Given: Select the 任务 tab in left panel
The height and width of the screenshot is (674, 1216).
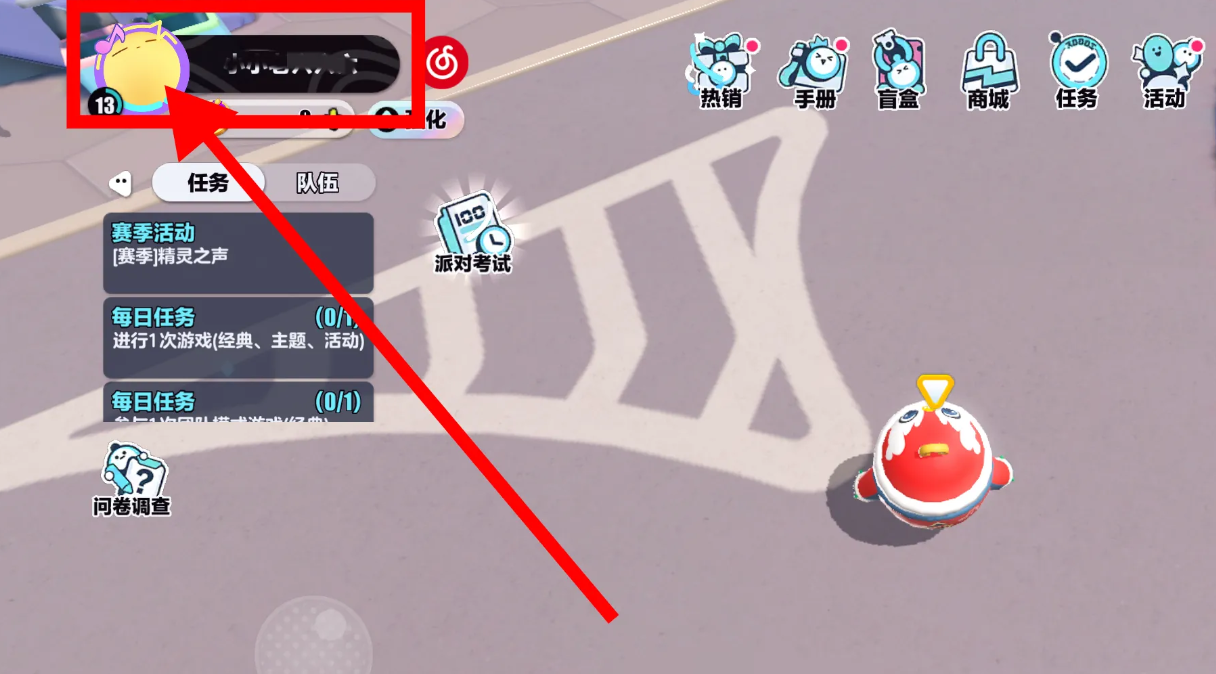Looking at the screenshot, I should [208, 183].
